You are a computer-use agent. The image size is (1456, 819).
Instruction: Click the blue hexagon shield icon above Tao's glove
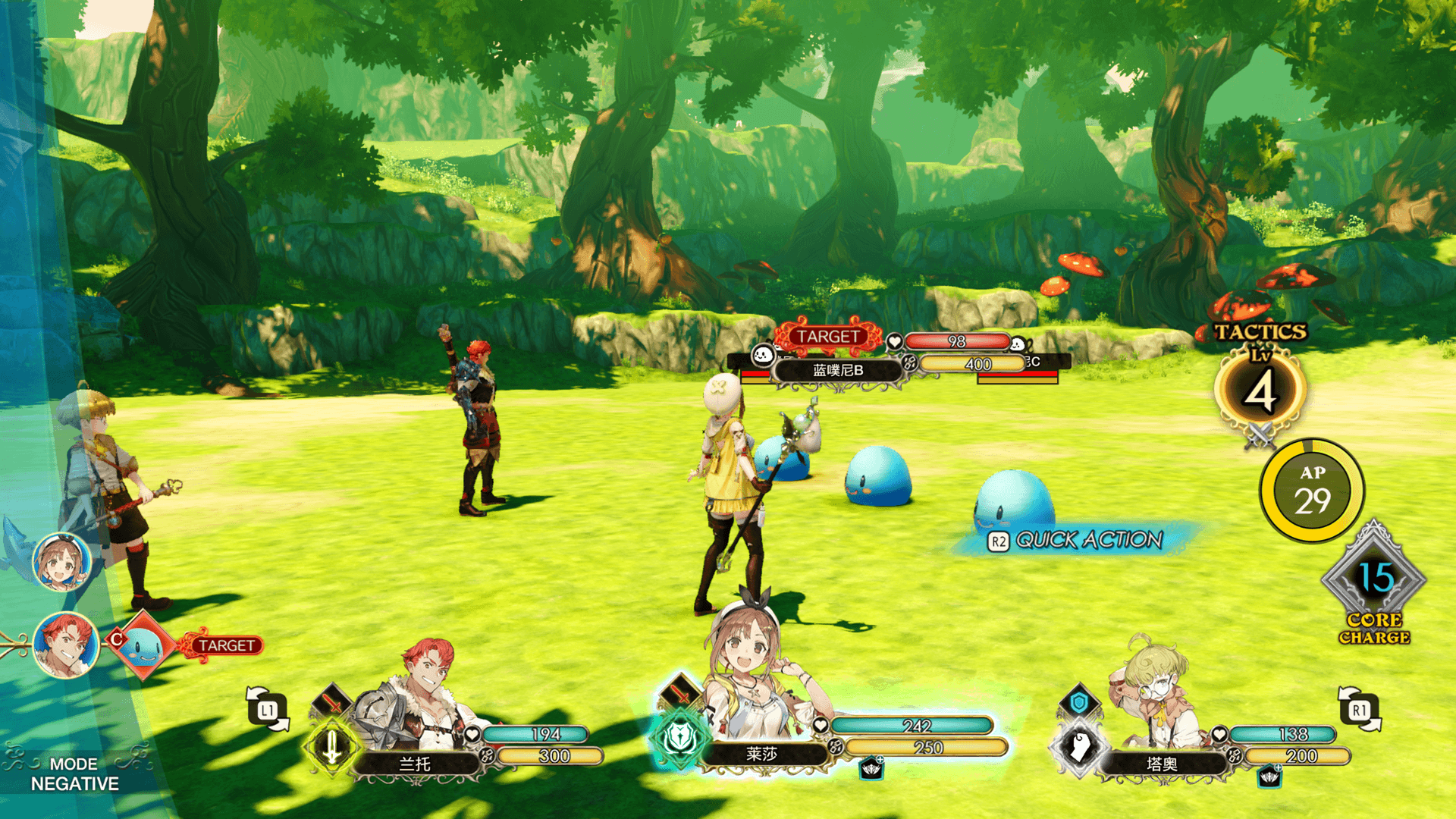[x=1078, y=702]
